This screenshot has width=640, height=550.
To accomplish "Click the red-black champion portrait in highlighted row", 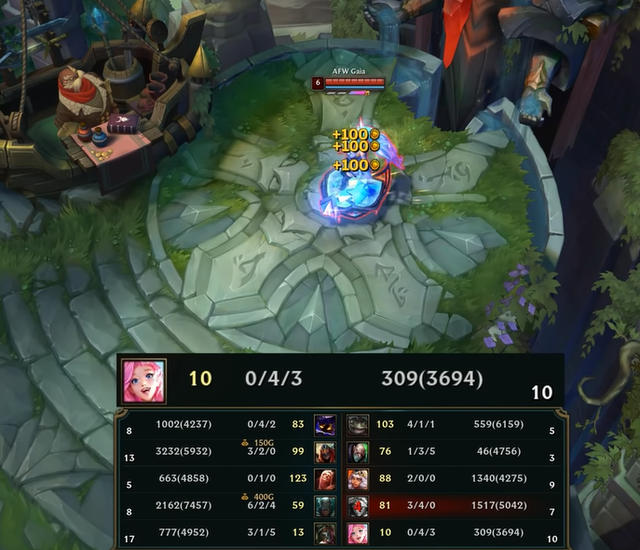I will point(358,506).
